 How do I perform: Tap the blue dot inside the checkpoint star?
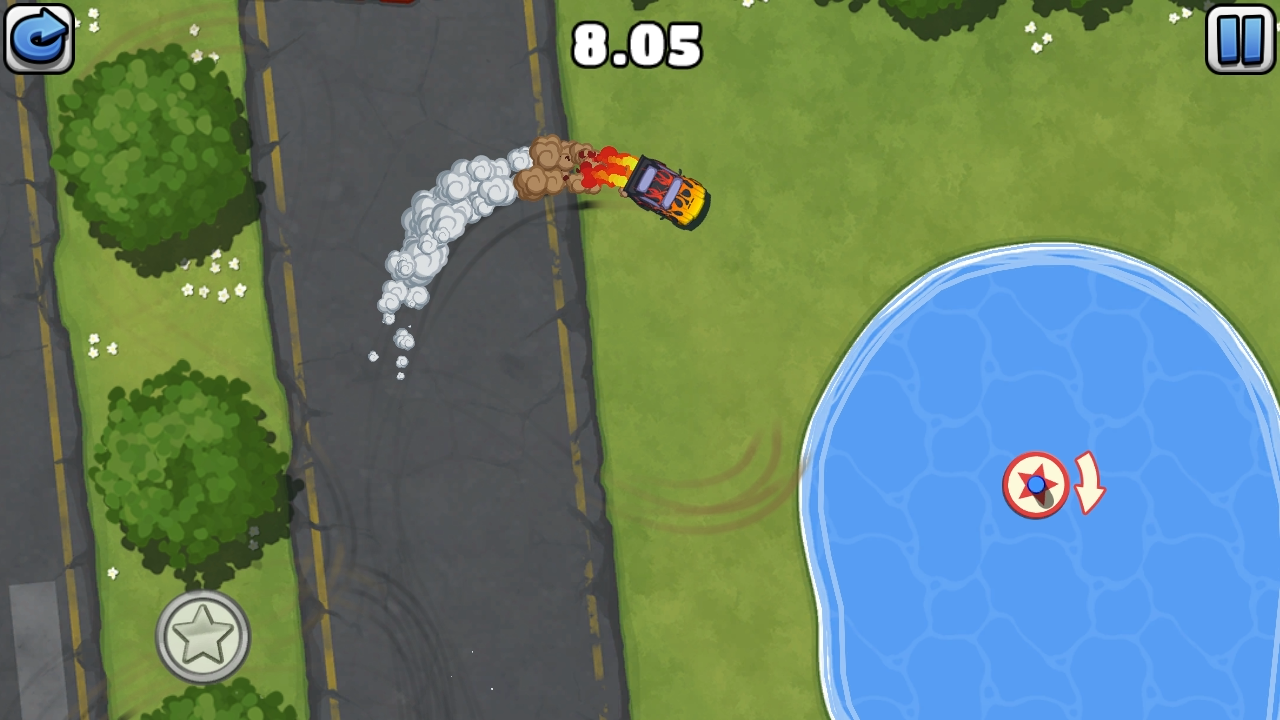pyautogui.click(x=1037, y=486)
